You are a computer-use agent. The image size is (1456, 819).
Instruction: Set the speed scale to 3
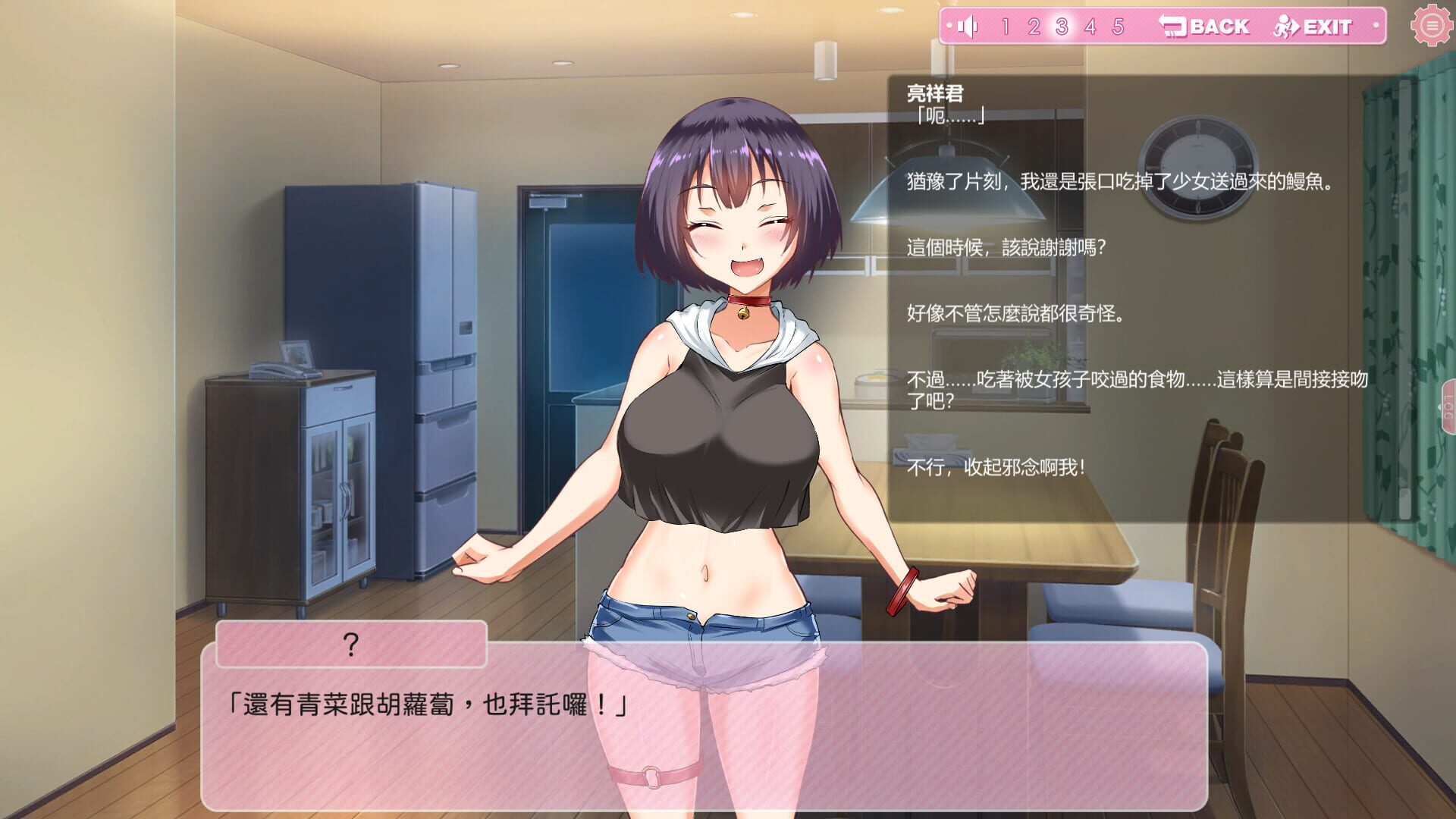1061,27
